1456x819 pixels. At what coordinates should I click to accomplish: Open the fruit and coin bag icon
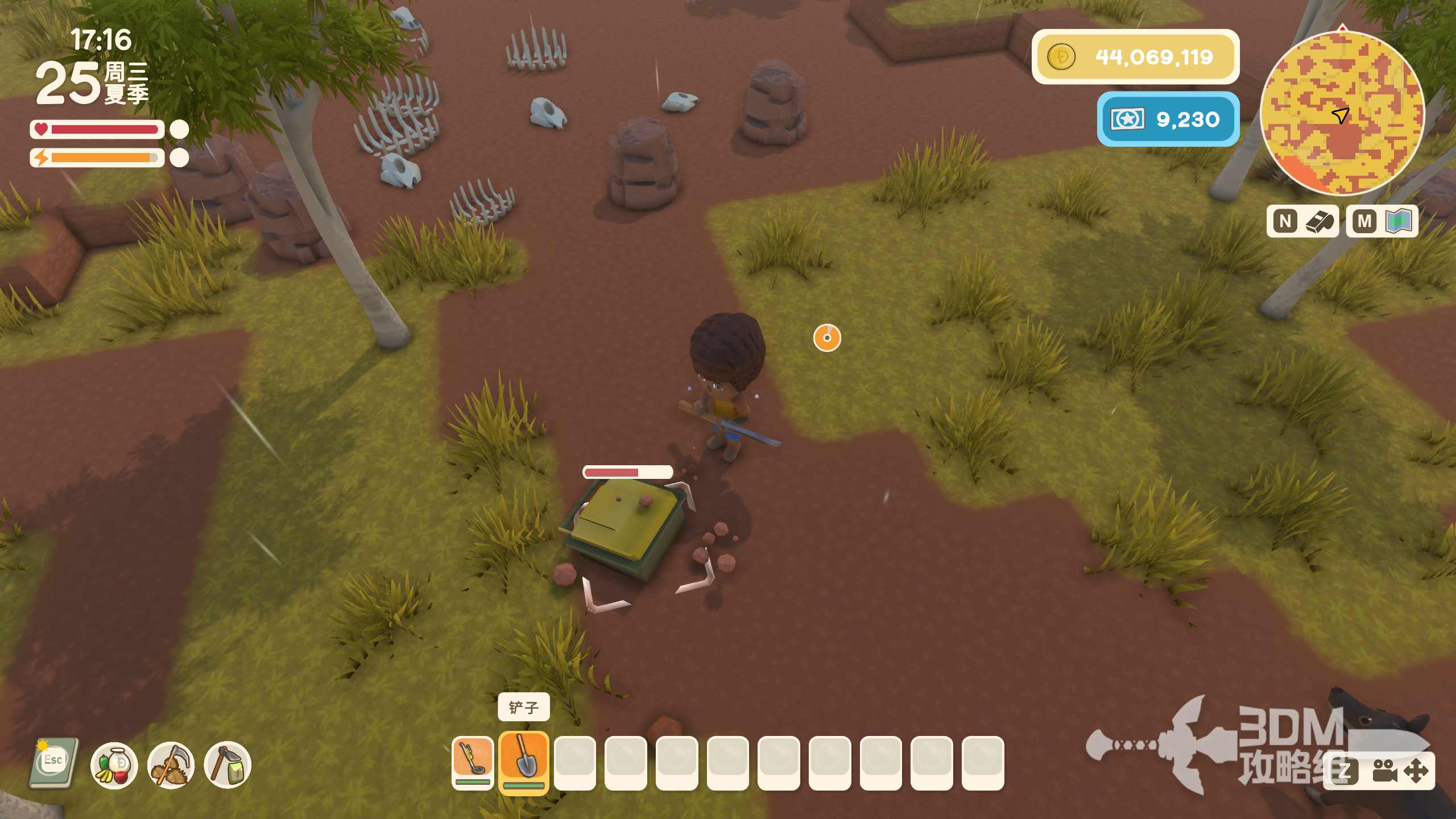(x=114, y=765)
